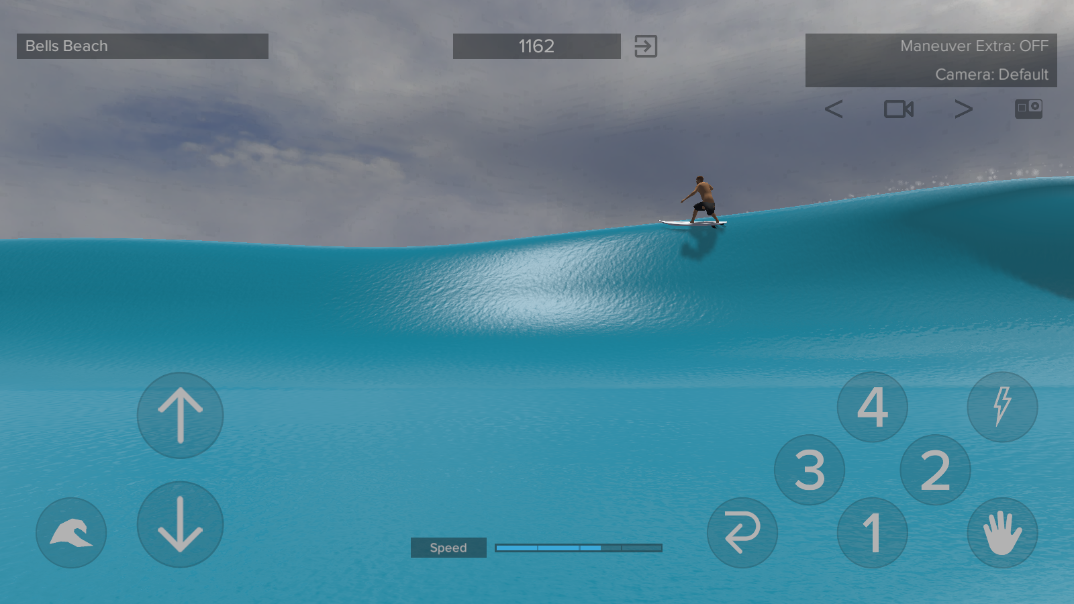Trigger maneuver button 1
This screenshot has width=1074, height=604.
(x=872, y=532)
